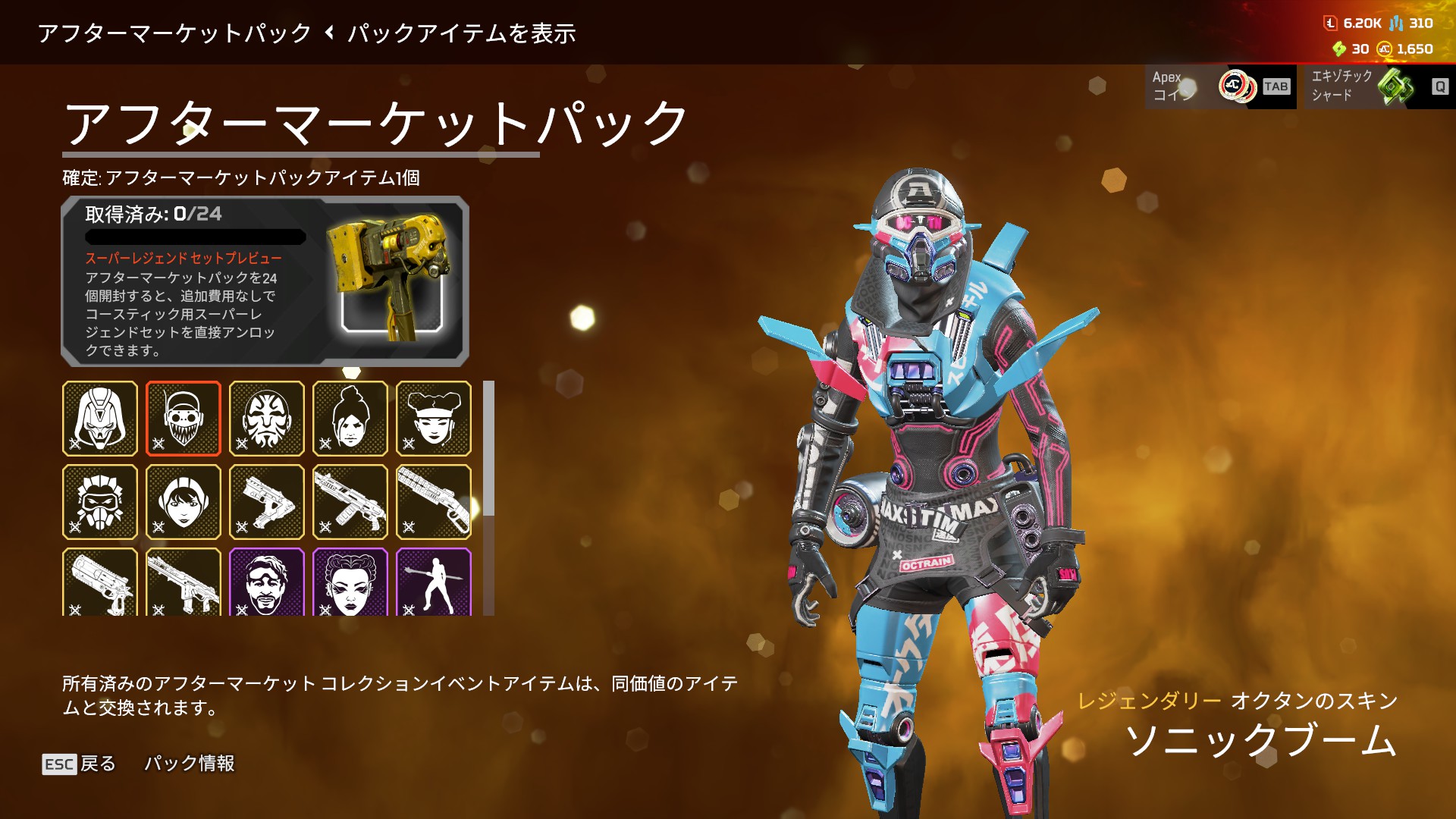Select the revolver weapon skin tile

click(100, 582)
